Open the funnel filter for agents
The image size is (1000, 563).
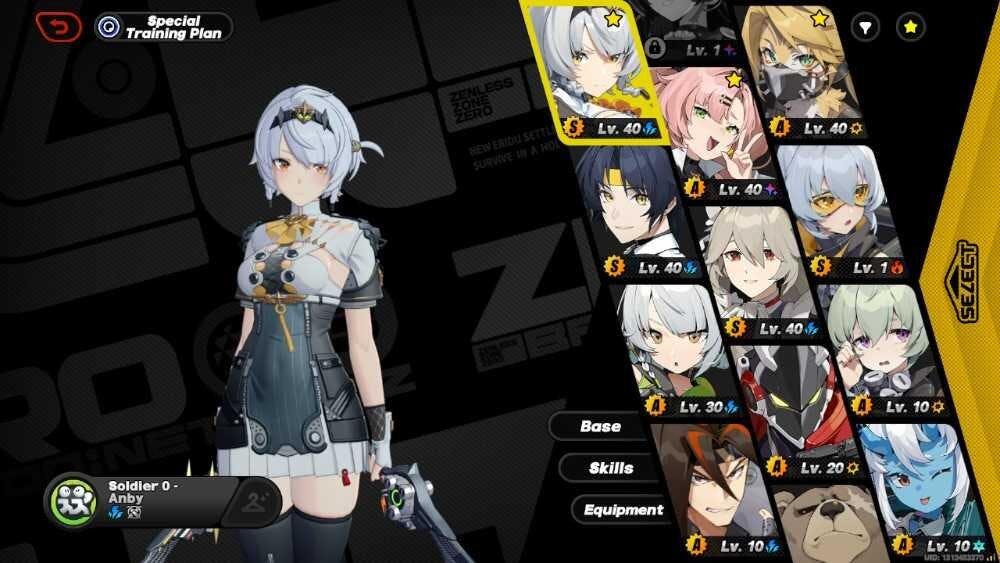[x=865, y=27]
